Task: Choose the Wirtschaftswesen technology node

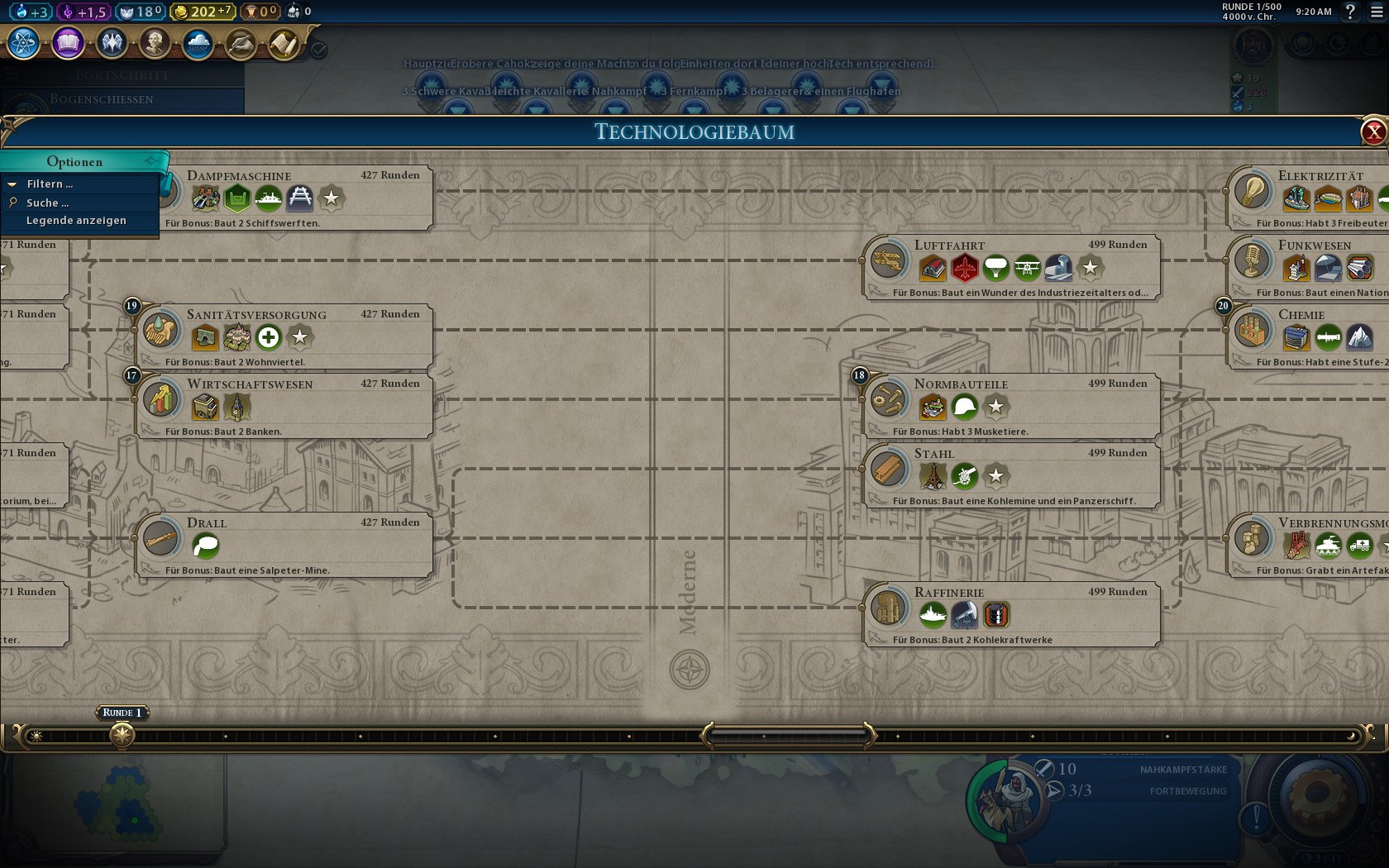Action: coord(250,384)
